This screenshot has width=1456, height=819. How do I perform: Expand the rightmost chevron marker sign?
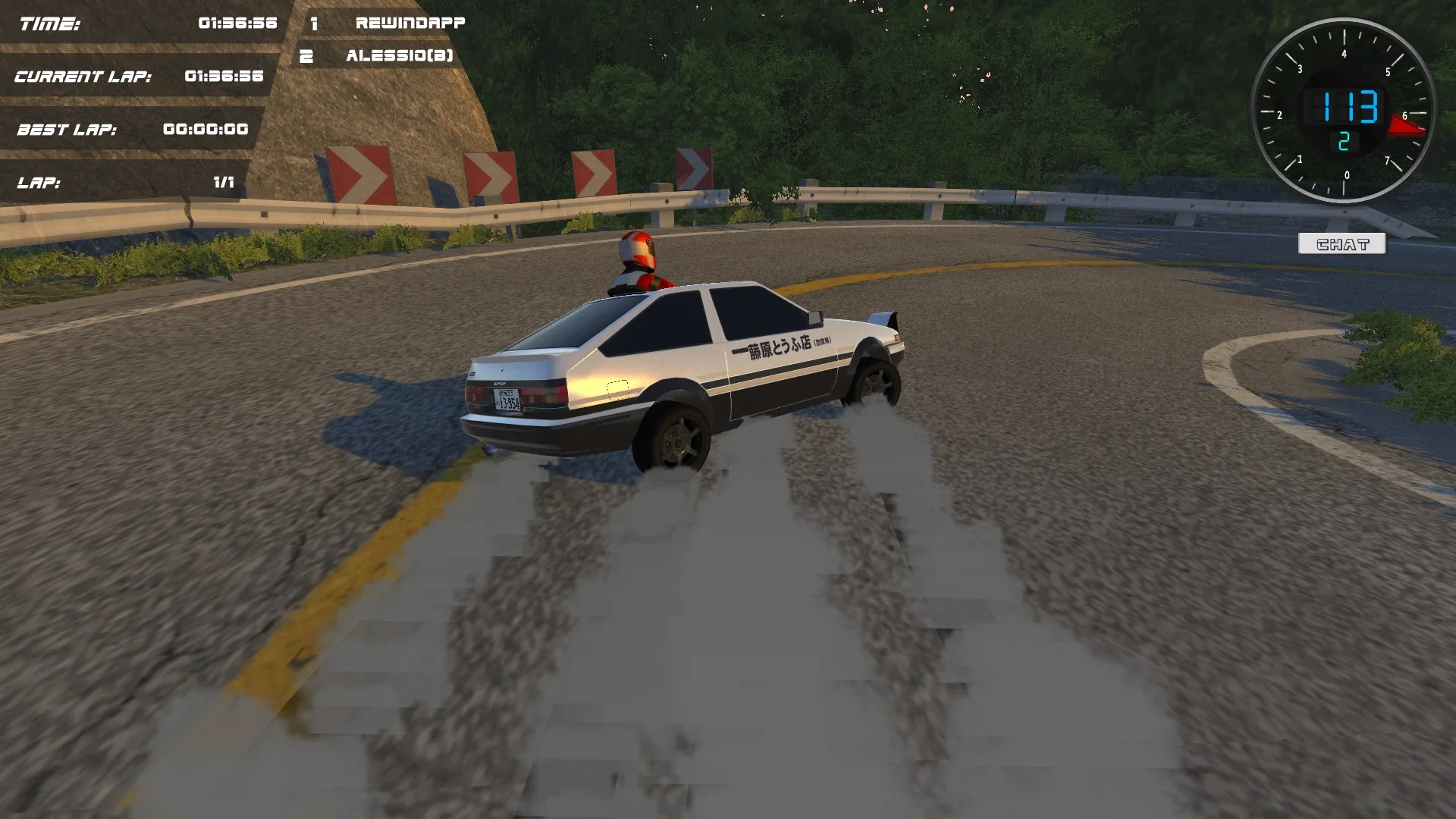[x=694, y=168]
